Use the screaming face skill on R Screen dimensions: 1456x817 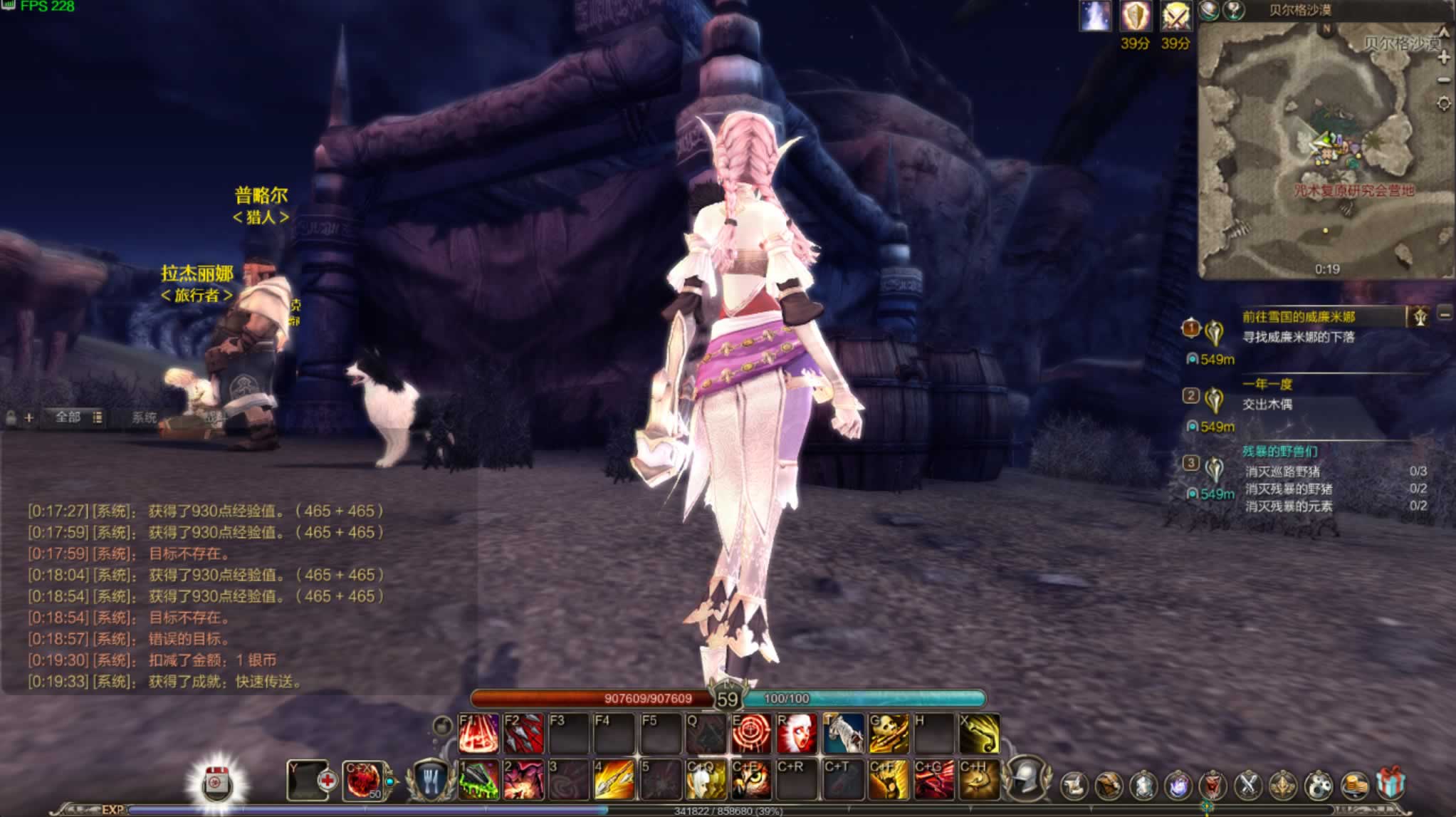point(797,734)
